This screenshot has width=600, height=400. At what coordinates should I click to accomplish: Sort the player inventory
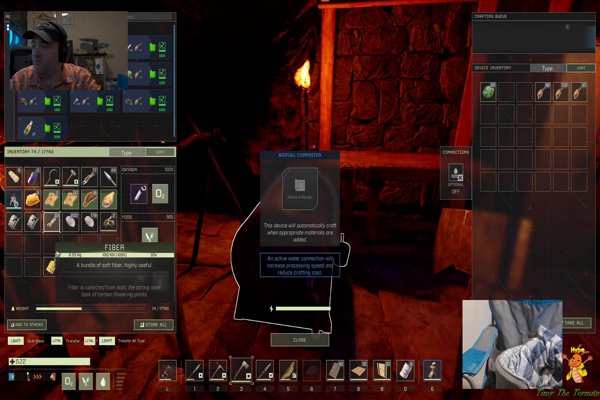pyautogui.click(x=162, y=153)
